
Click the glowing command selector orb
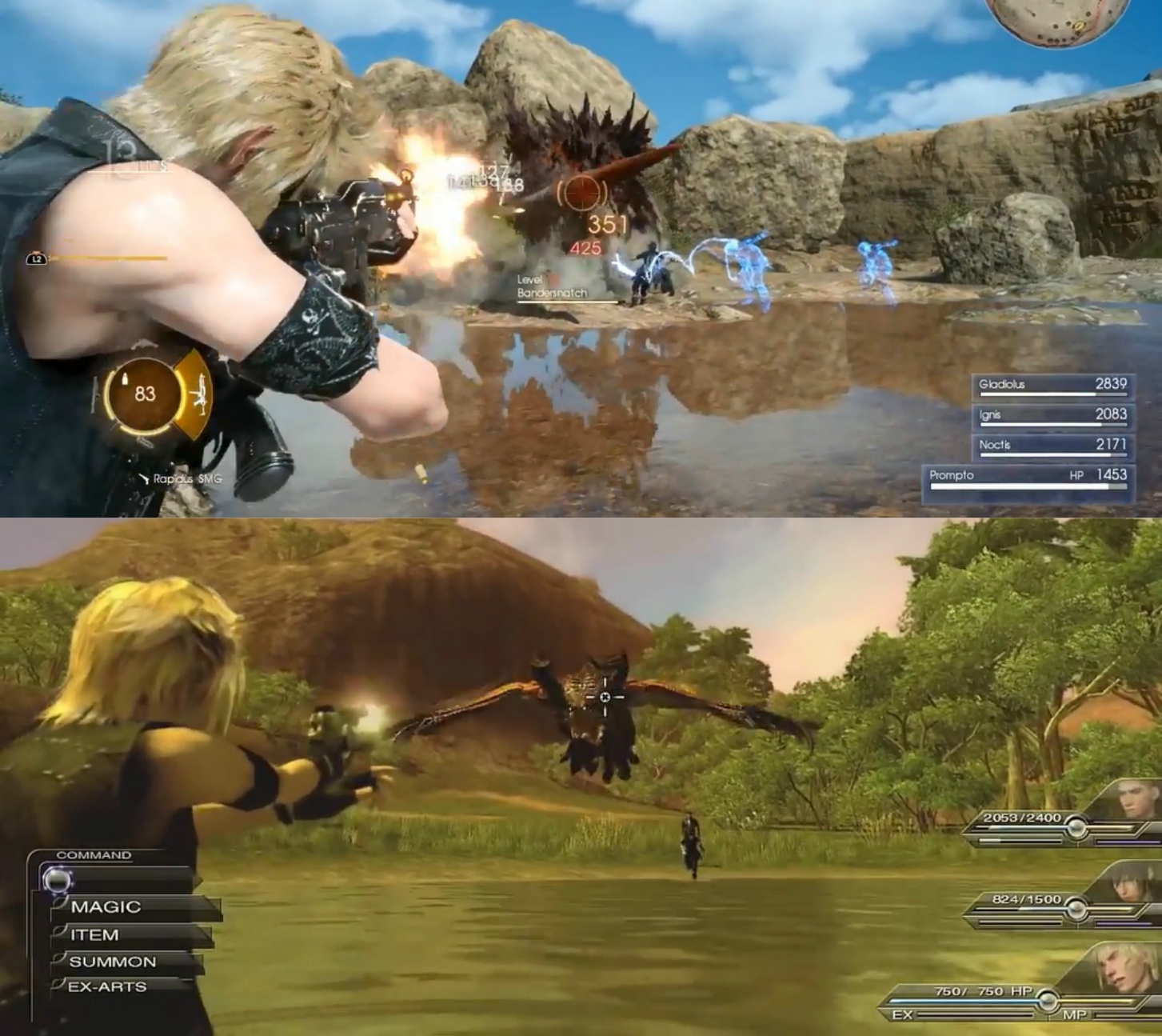58,881
